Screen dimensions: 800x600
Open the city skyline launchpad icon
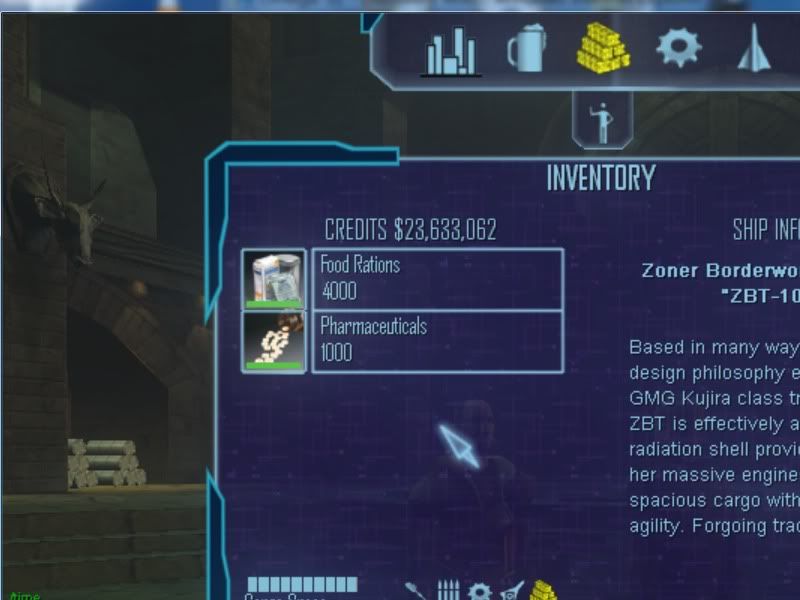[452, 50]
